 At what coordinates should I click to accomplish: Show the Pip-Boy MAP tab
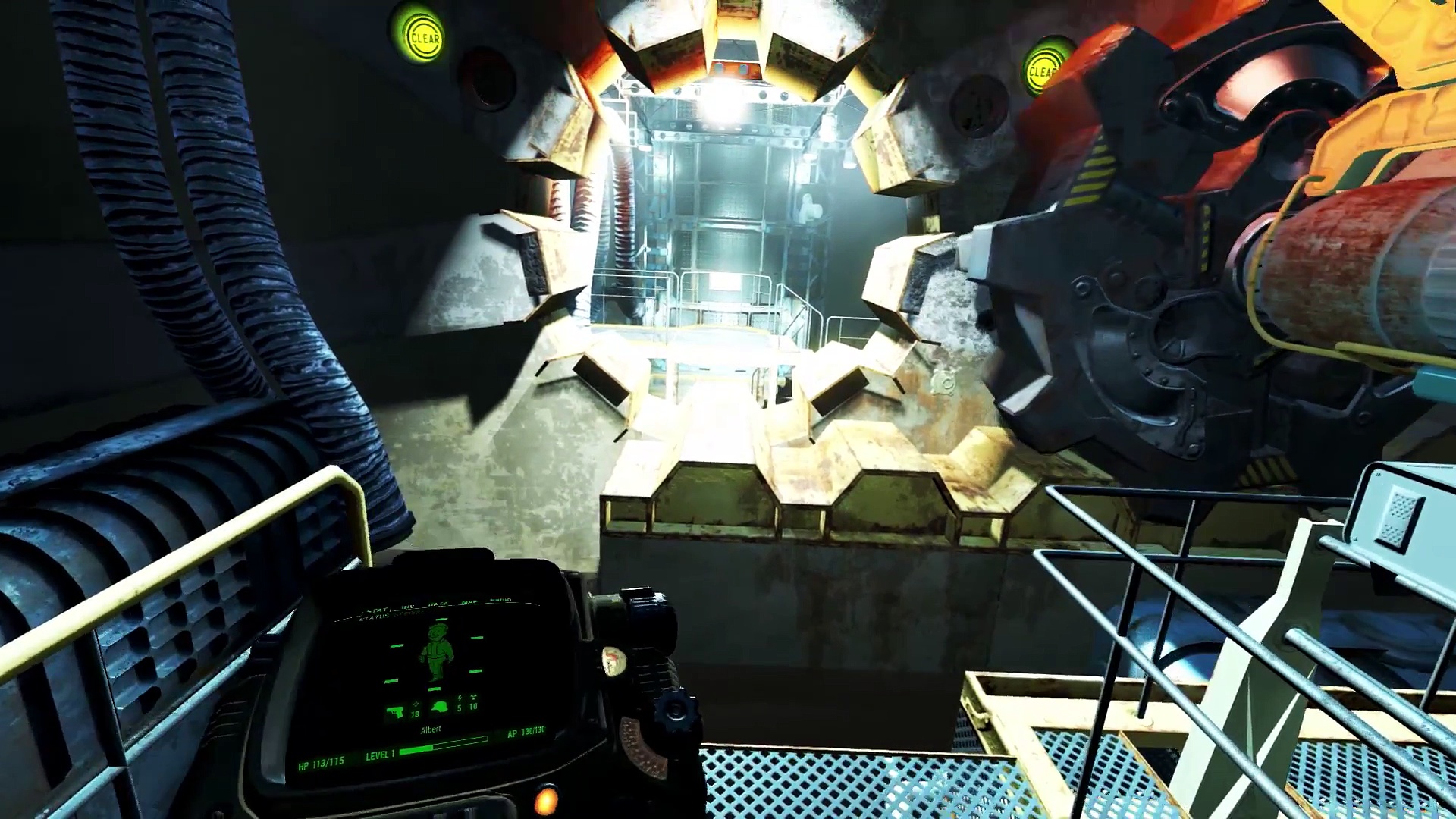pyautogui.click(x=470, y=603)
